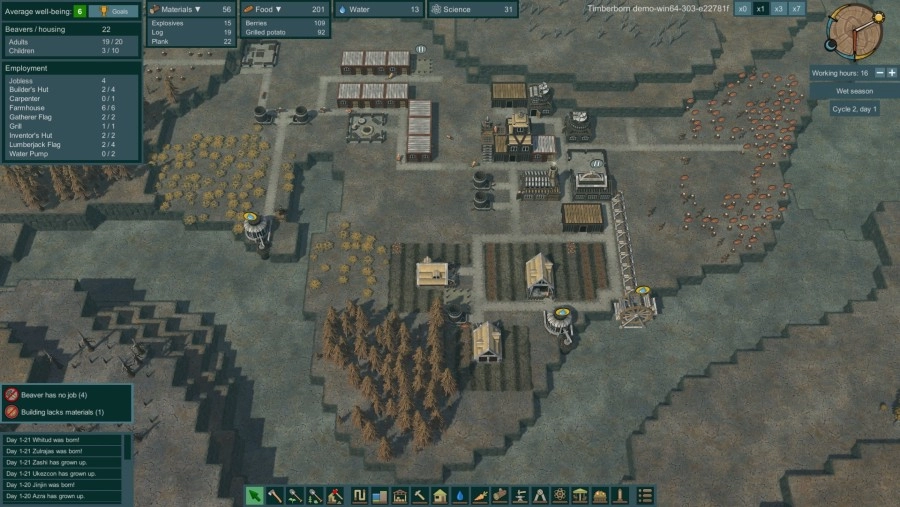Click the 'Whitud was born!' log entry
This screenshot has width=900, height=507.
click(60, 440)
